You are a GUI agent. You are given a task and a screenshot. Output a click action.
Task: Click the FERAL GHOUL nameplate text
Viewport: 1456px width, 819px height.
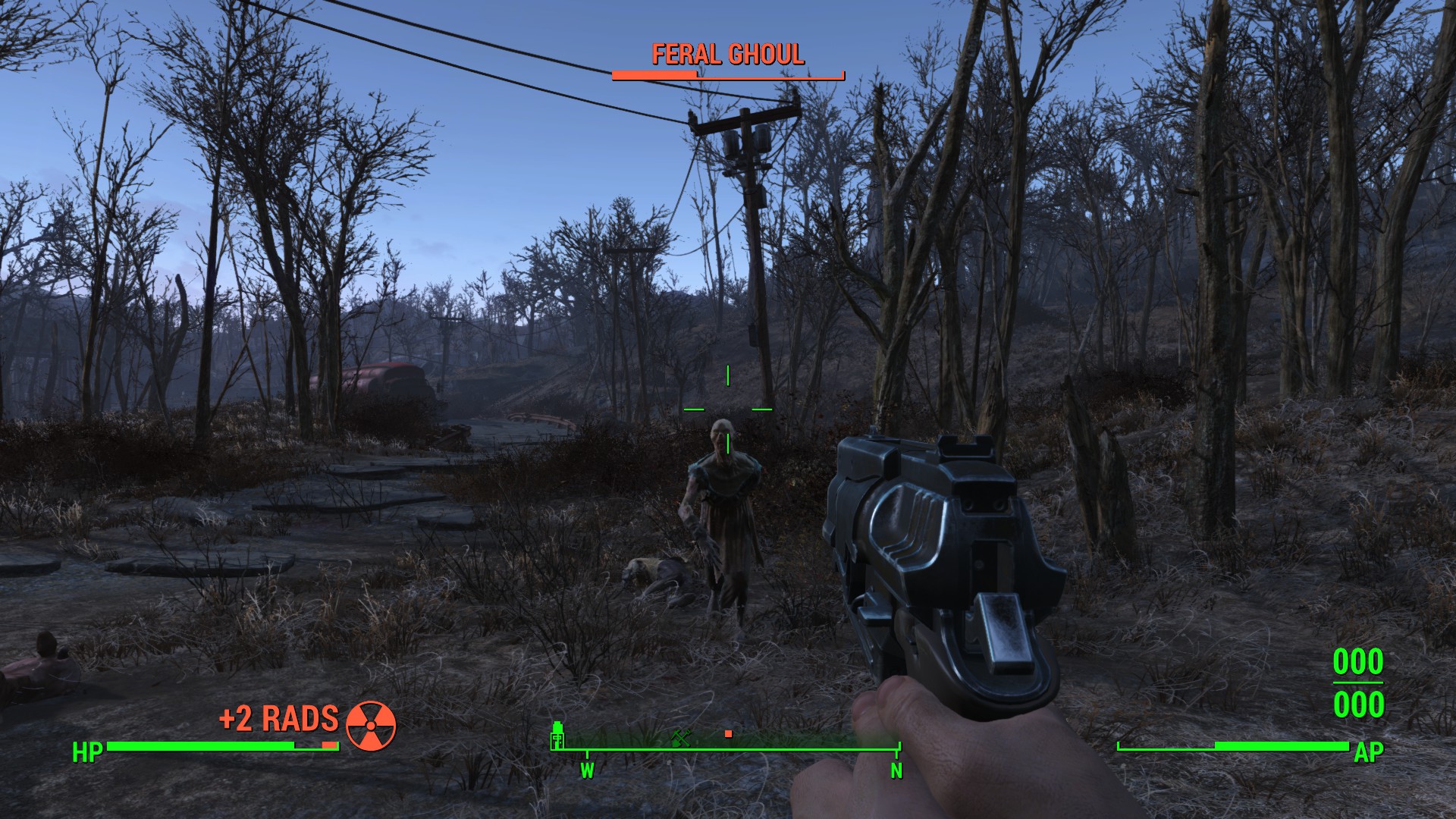[726, 55]
